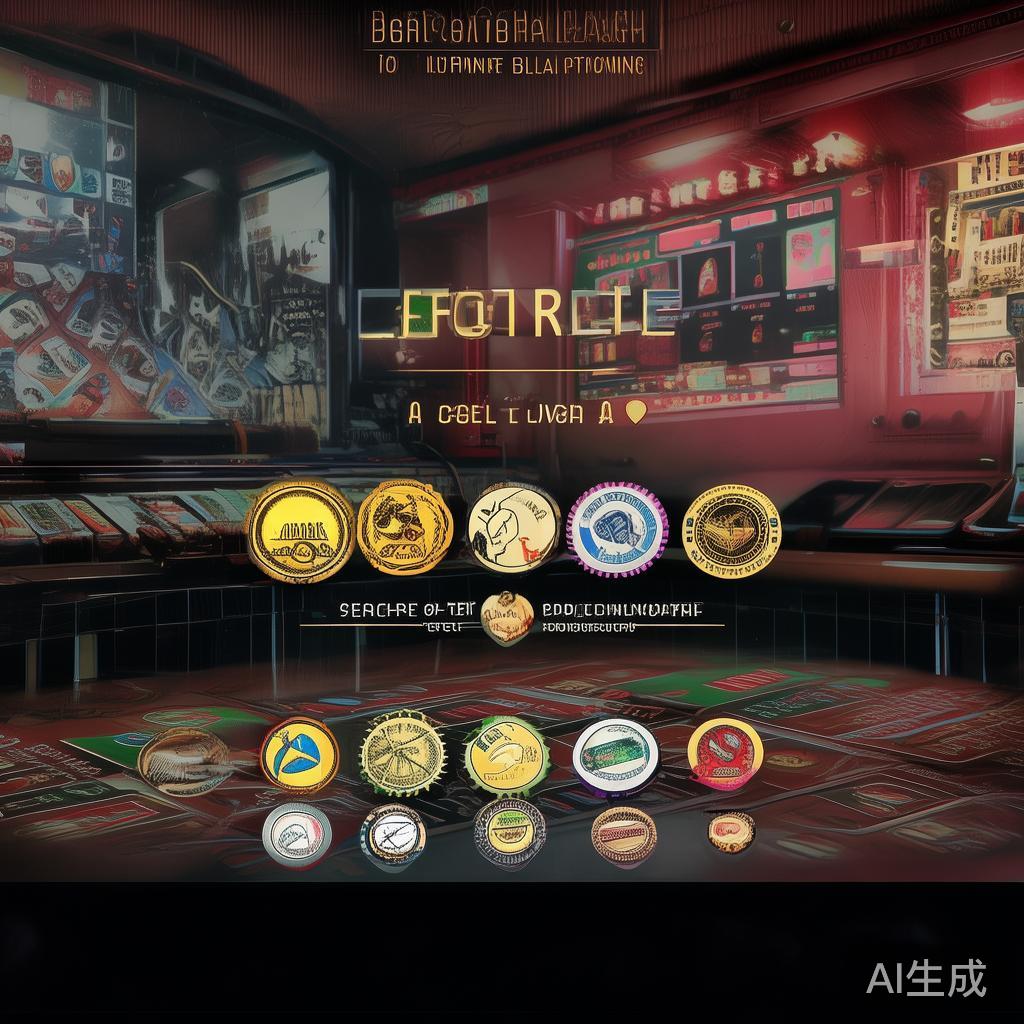Choose the grey chip with red-edged white center
This screenshot has height=1024, width=1024.
[297, 833]
